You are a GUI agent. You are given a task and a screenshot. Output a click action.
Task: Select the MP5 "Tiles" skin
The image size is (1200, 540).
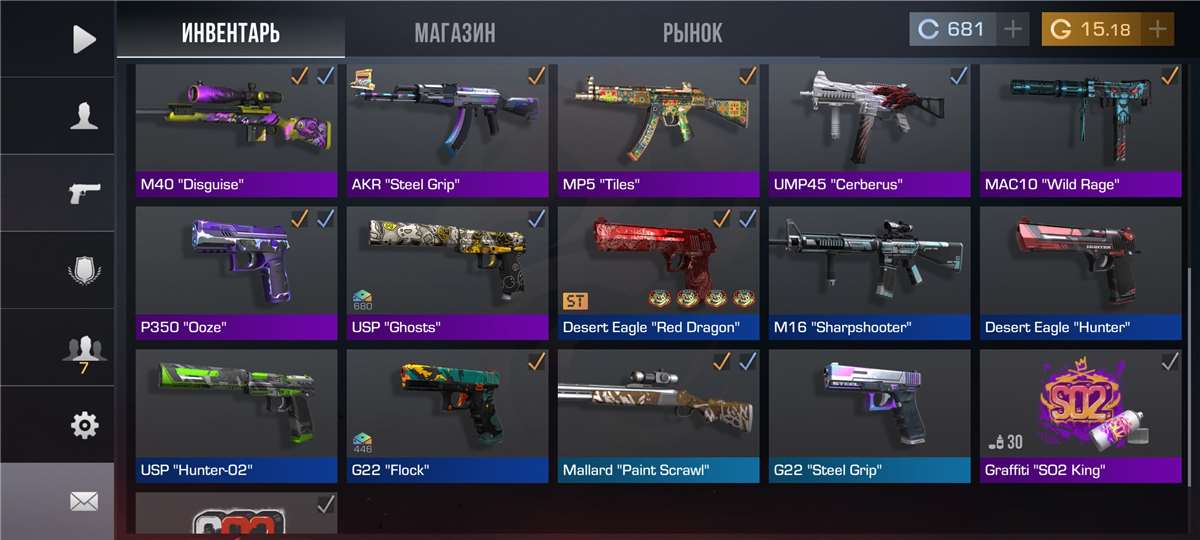pyautogui.click(x=658, y=130)
